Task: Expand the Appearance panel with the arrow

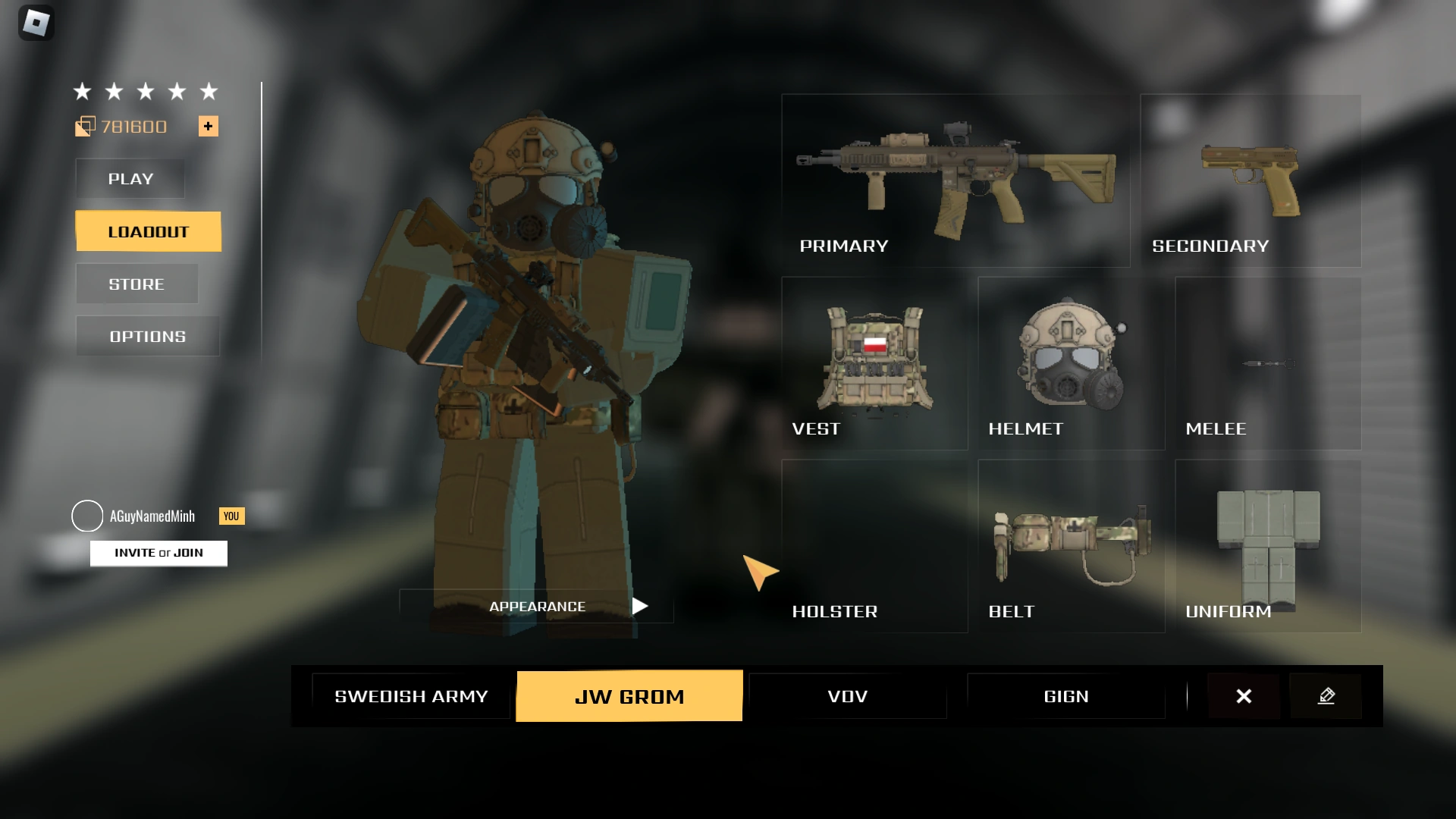Action: point(641,606)
